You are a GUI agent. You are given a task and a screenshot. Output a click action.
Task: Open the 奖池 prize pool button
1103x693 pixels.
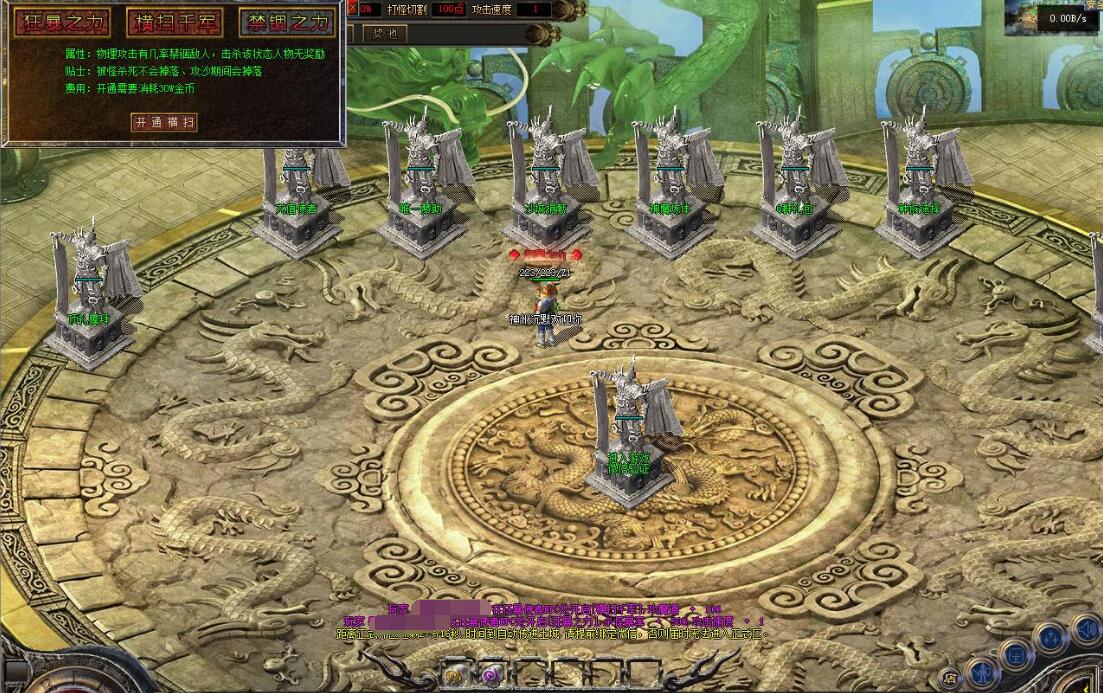coord(384,34)
